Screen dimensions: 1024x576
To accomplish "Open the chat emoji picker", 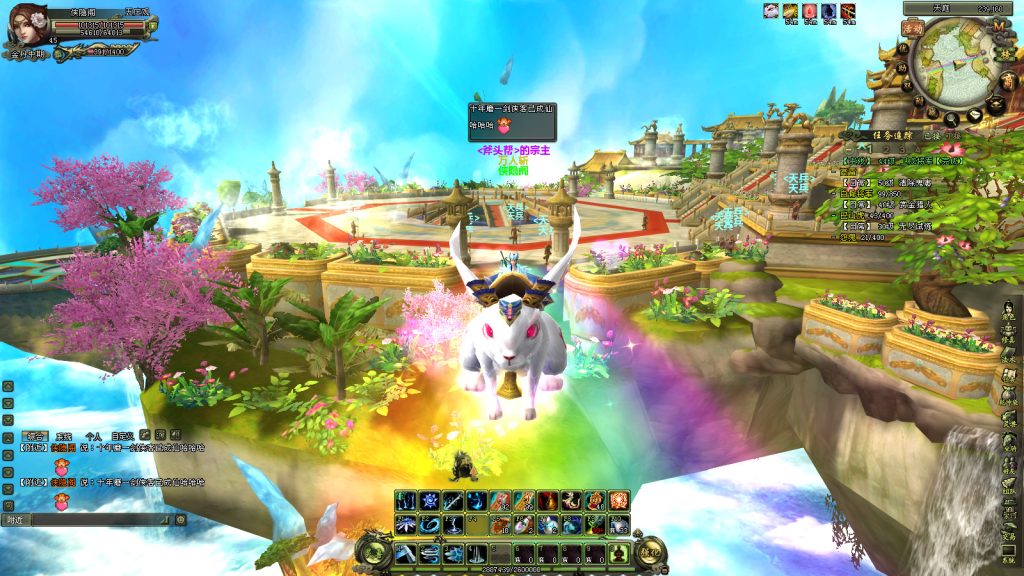I will (181, 520).
